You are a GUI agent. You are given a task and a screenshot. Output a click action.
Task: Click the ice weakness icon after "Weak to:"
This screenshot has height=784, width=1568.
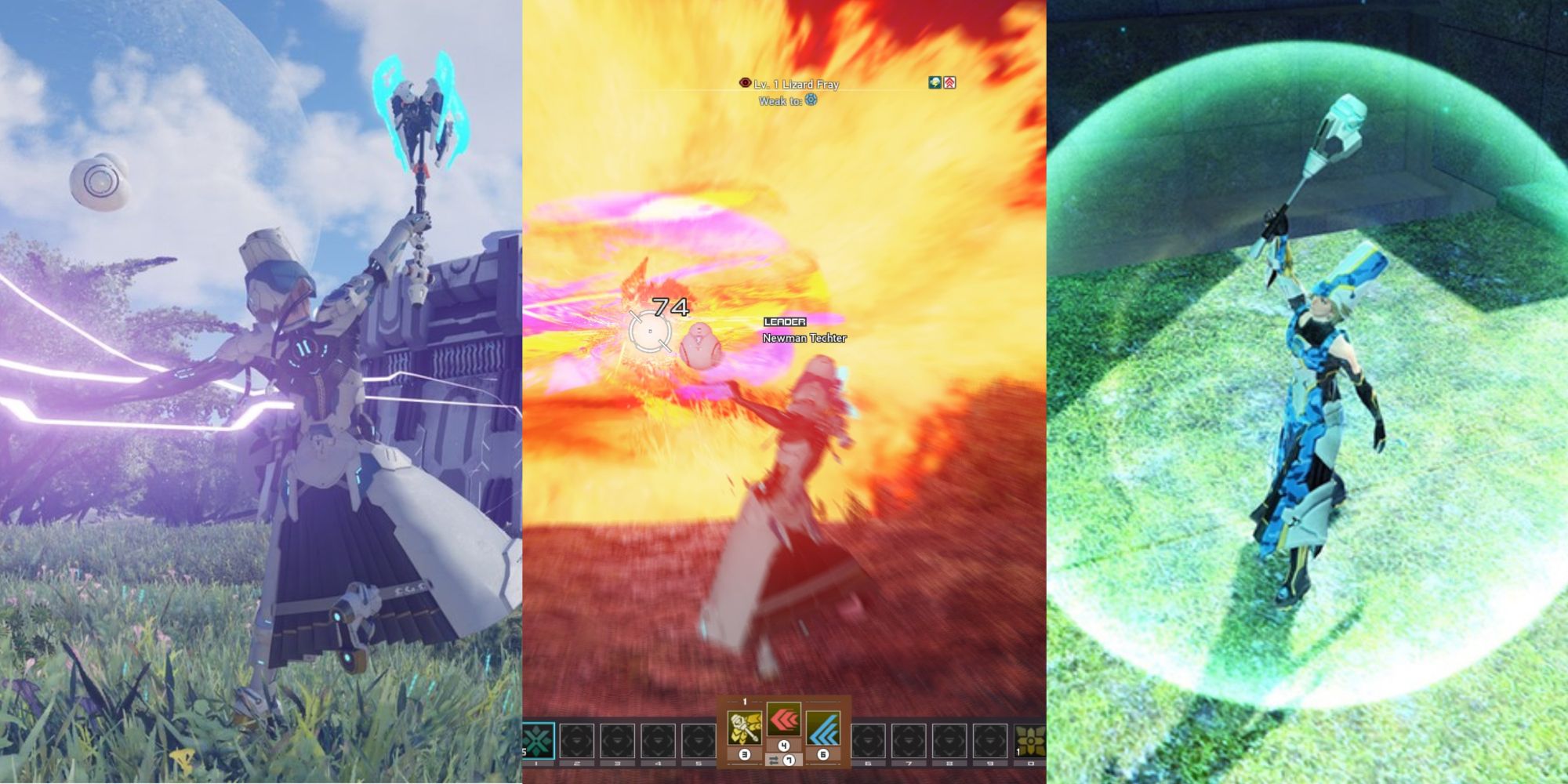(x=811, y=100)
